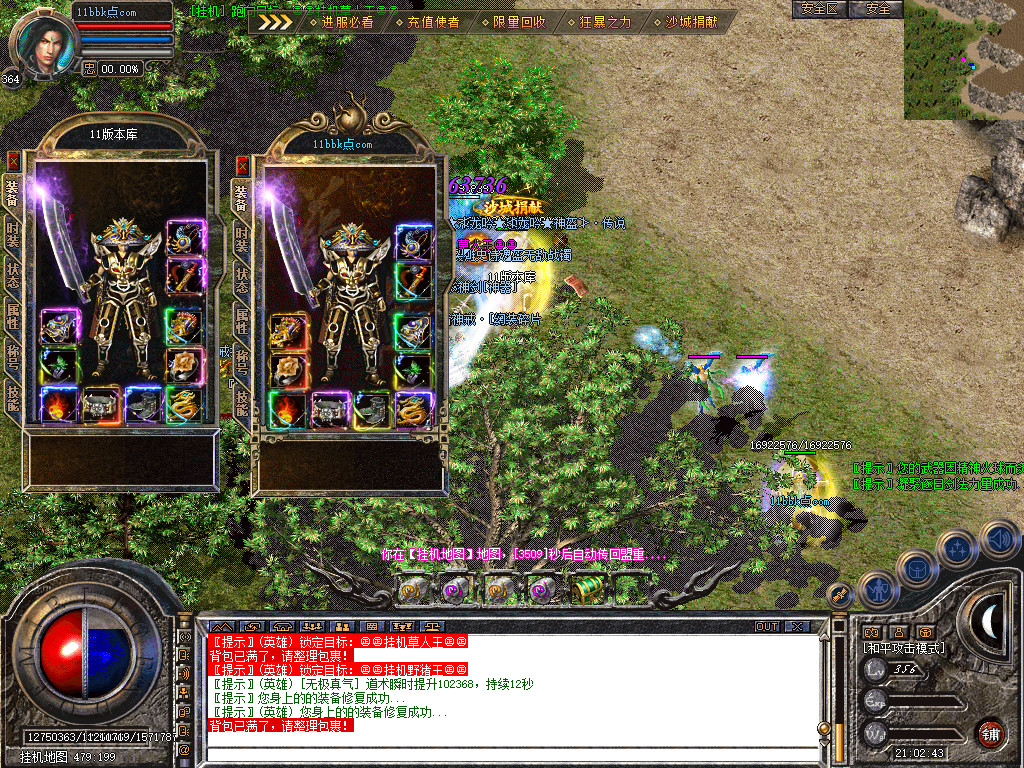Close the chat window with its X button
The image size is (1024, 768).
(x=797, y=626)
